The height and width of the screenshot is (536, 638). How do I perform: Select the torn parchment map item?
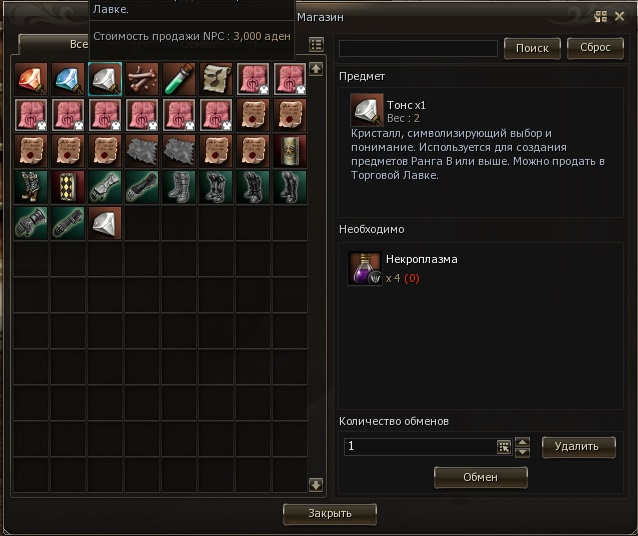tap(213, 79)
